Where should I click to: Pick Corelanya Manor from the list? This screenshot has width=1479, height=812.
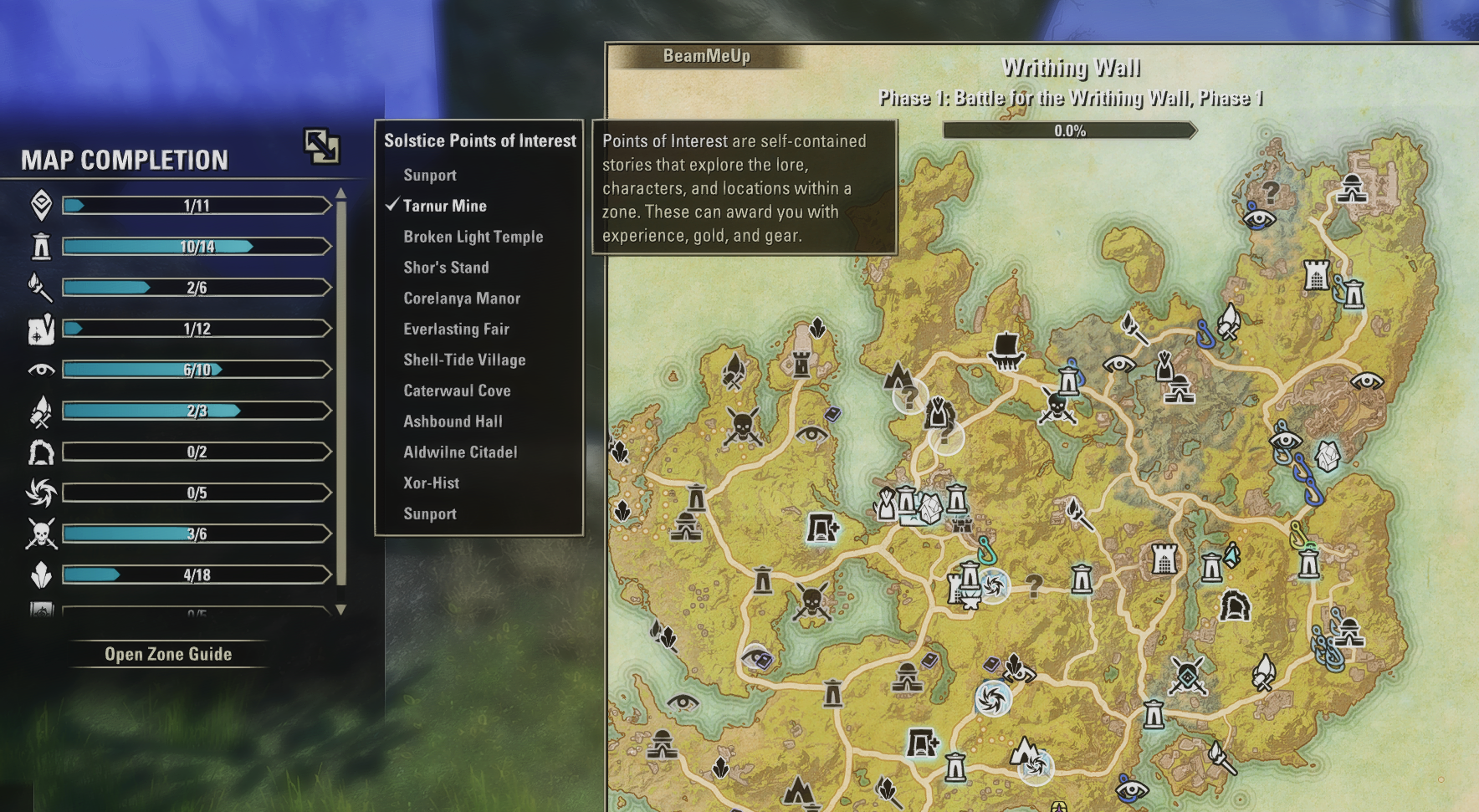(462, 299)
